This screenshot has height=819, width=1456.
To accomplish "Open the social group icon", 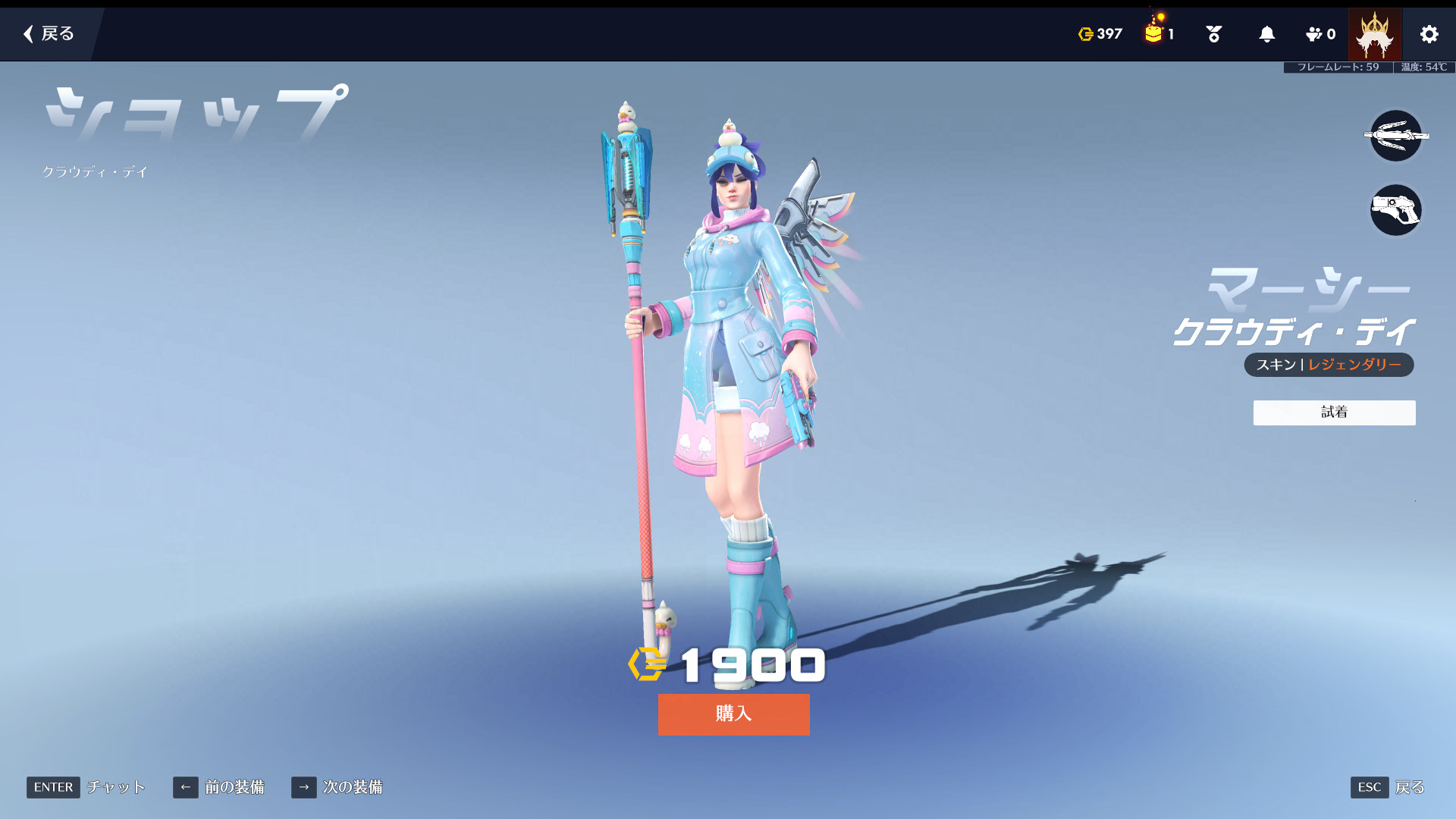I will [x=1320, y=34].
